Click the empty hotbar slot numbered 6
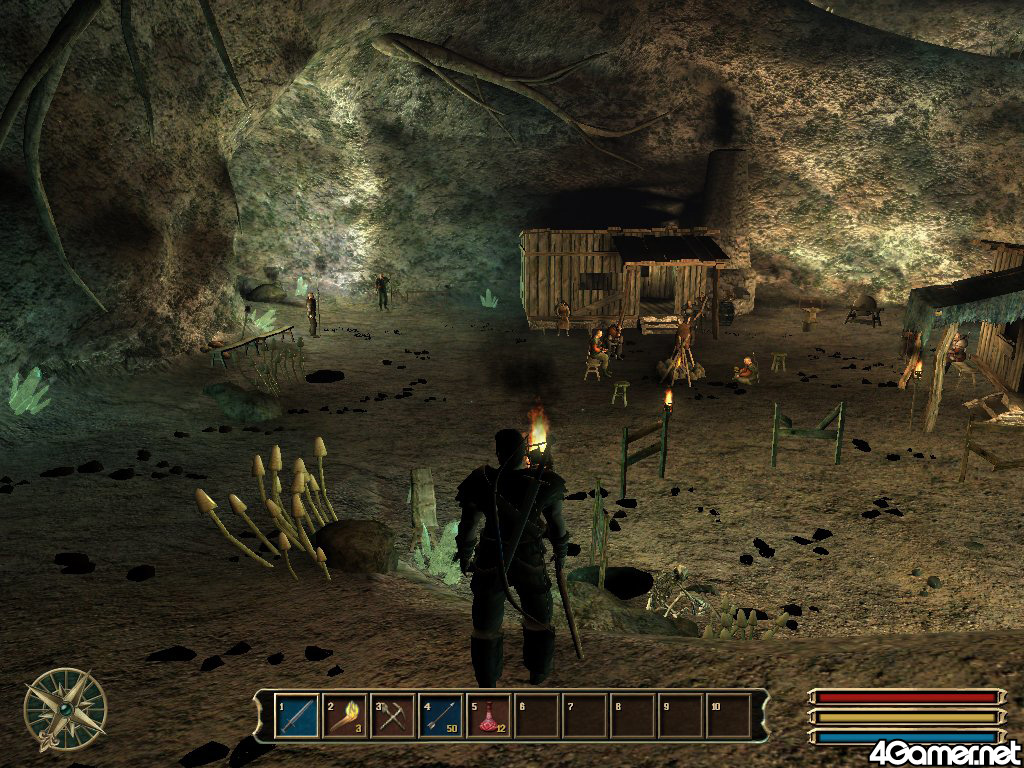The height and width of the screenshot is (768, 1024). (x=537, y=716)
